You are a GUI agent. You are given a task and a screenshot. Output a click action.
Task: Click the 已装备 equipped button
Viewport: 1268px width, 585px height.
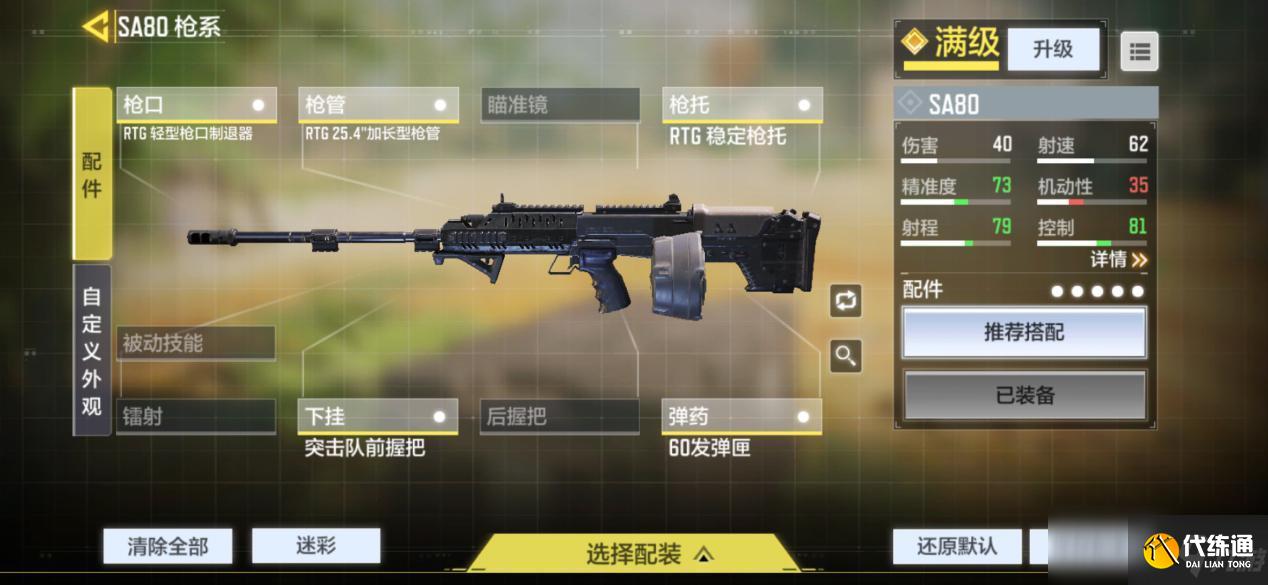point(1024,395)
